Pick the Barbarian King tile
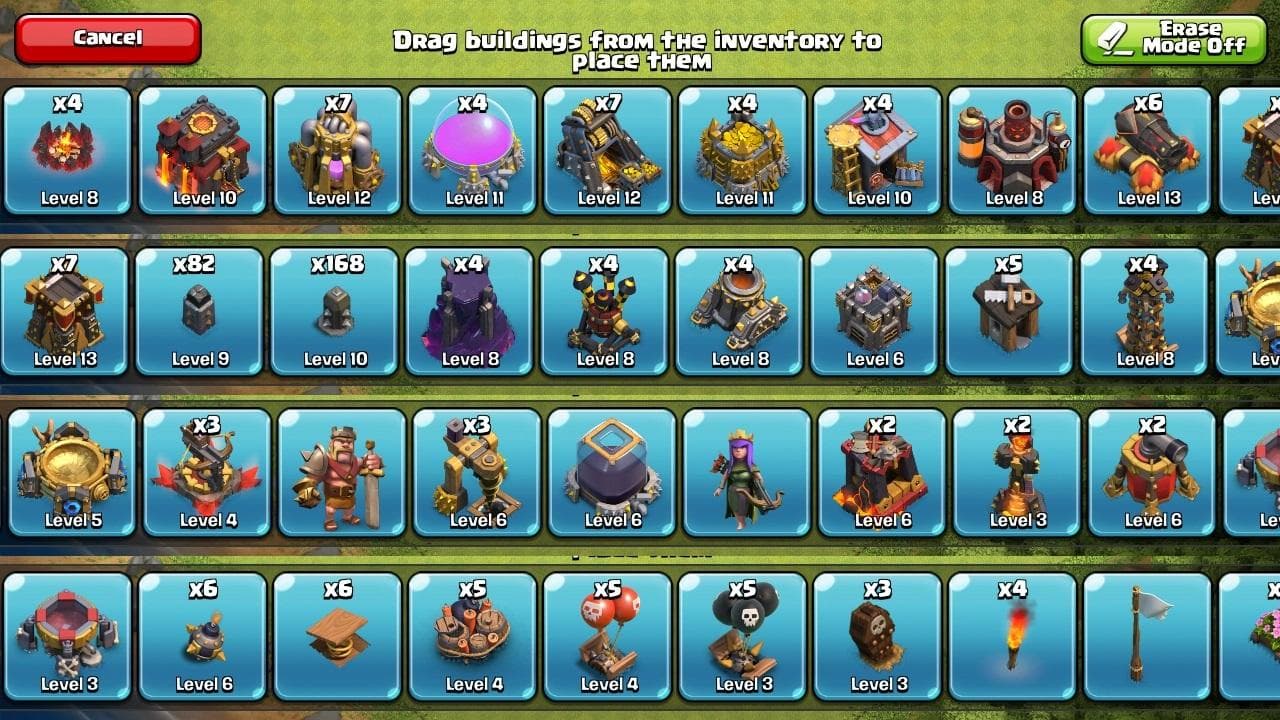The image size is (1280, 720). pos(342,472)
